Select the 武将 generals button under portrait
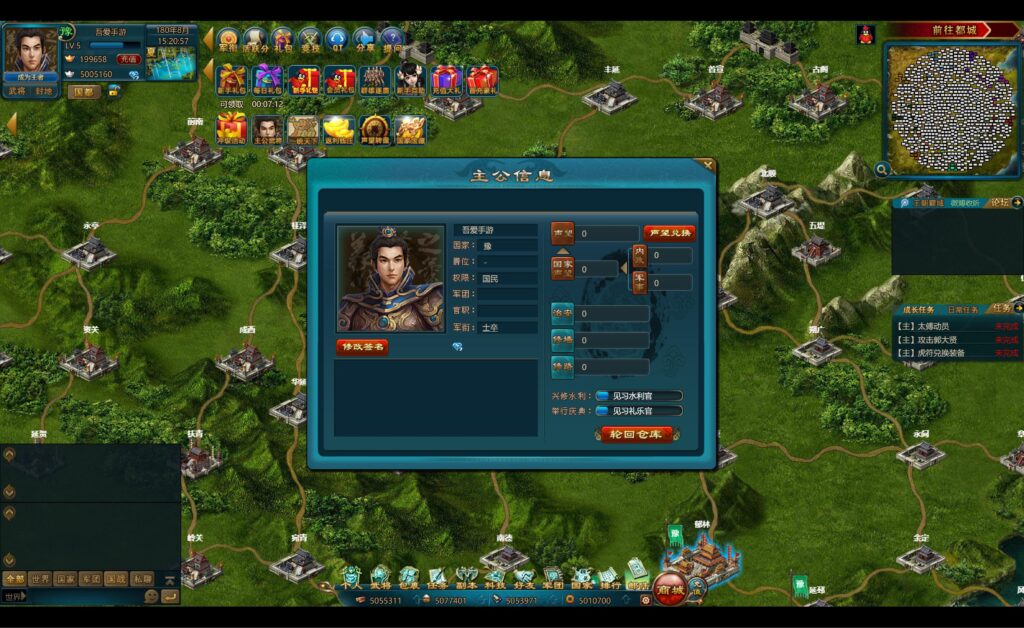Viewport: 1024px width, 628px height. (x=17, y=91)
